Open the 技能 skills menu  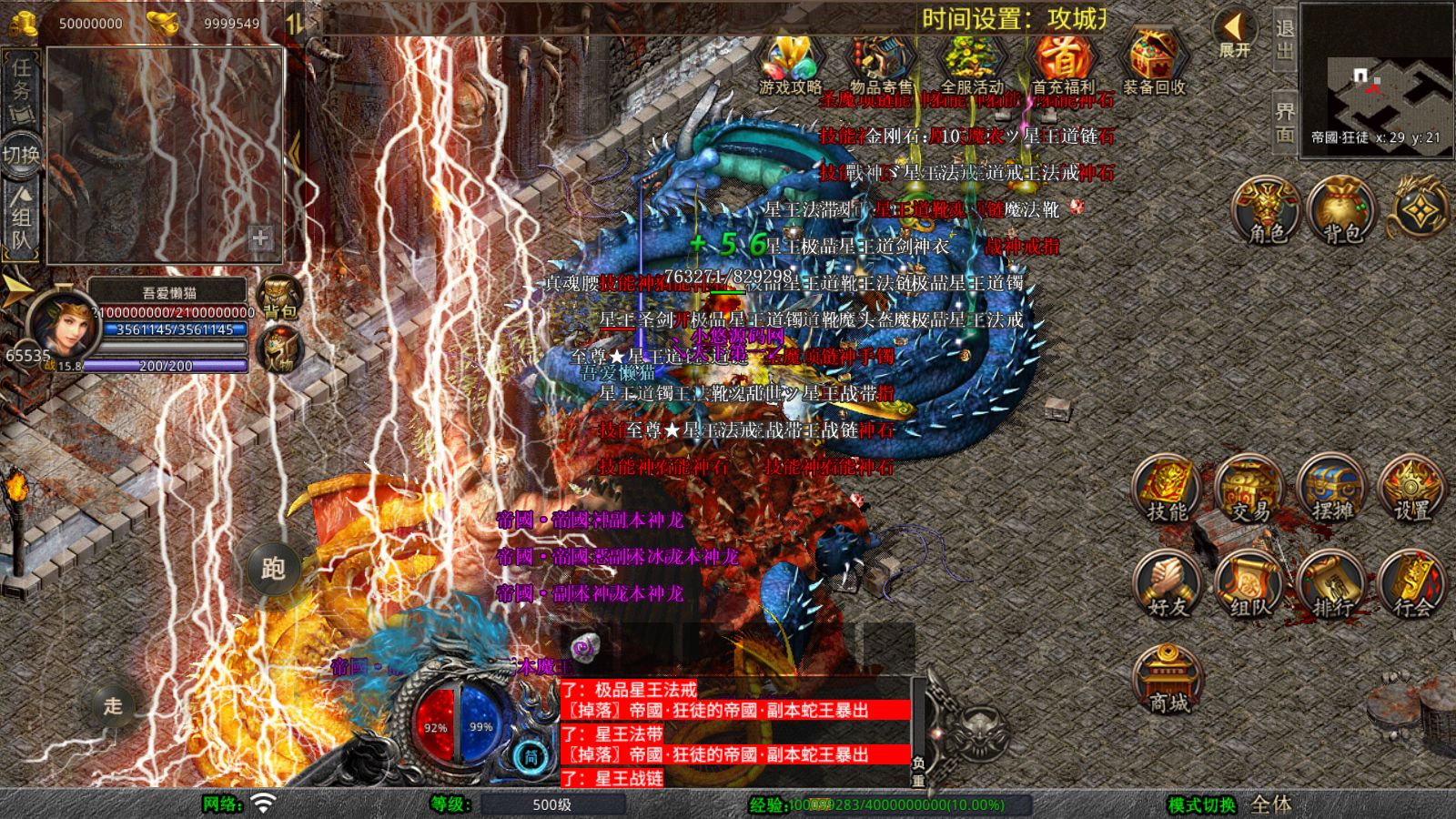coord(1168,491)
